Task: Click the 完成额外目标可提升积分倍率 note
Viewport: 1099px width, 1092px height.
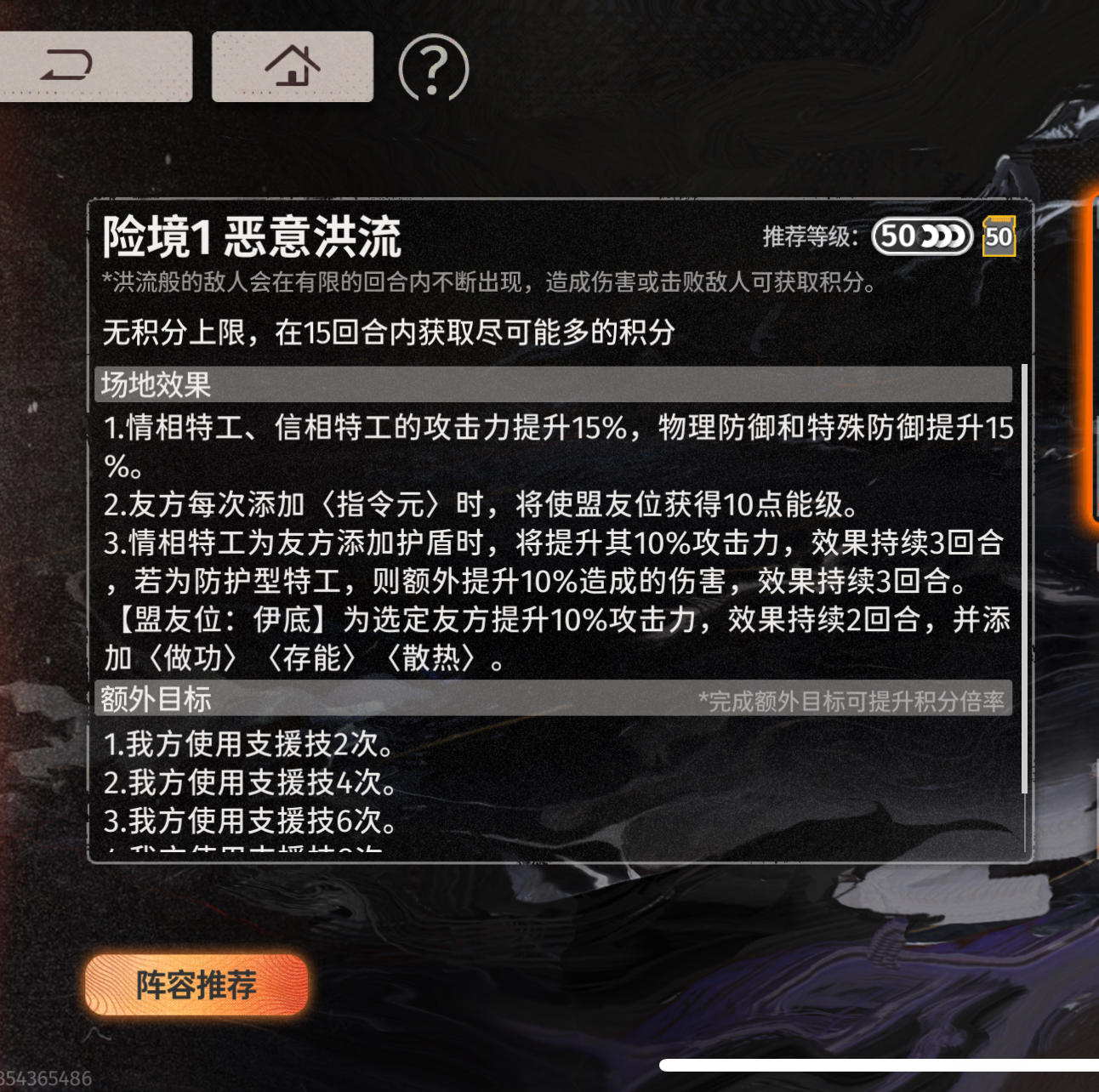Action: pyautogui.click(x=851, y=701)
